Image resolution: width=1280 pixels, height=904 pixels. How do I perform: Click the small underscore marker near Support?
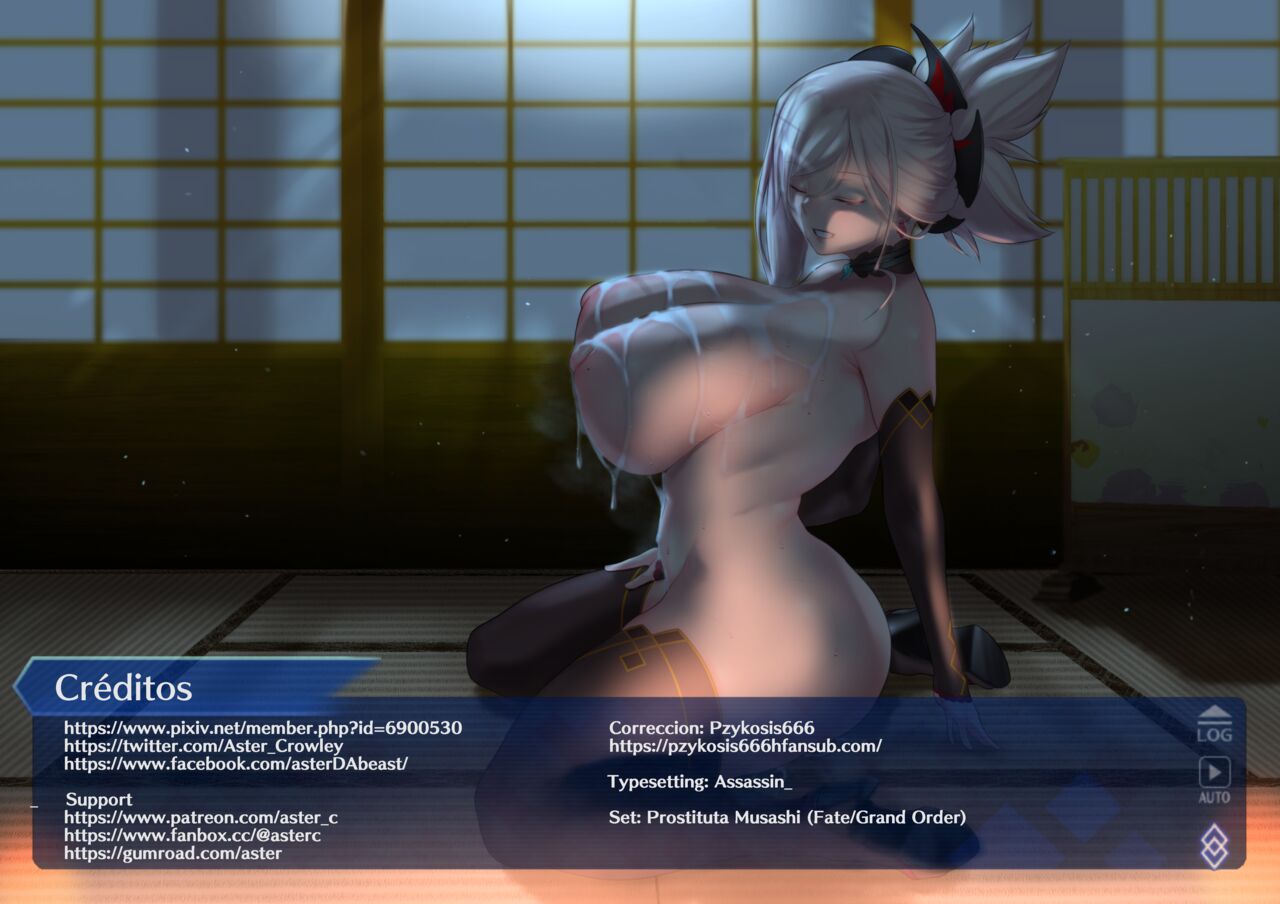pyautogui.click(x=34, y=806)
